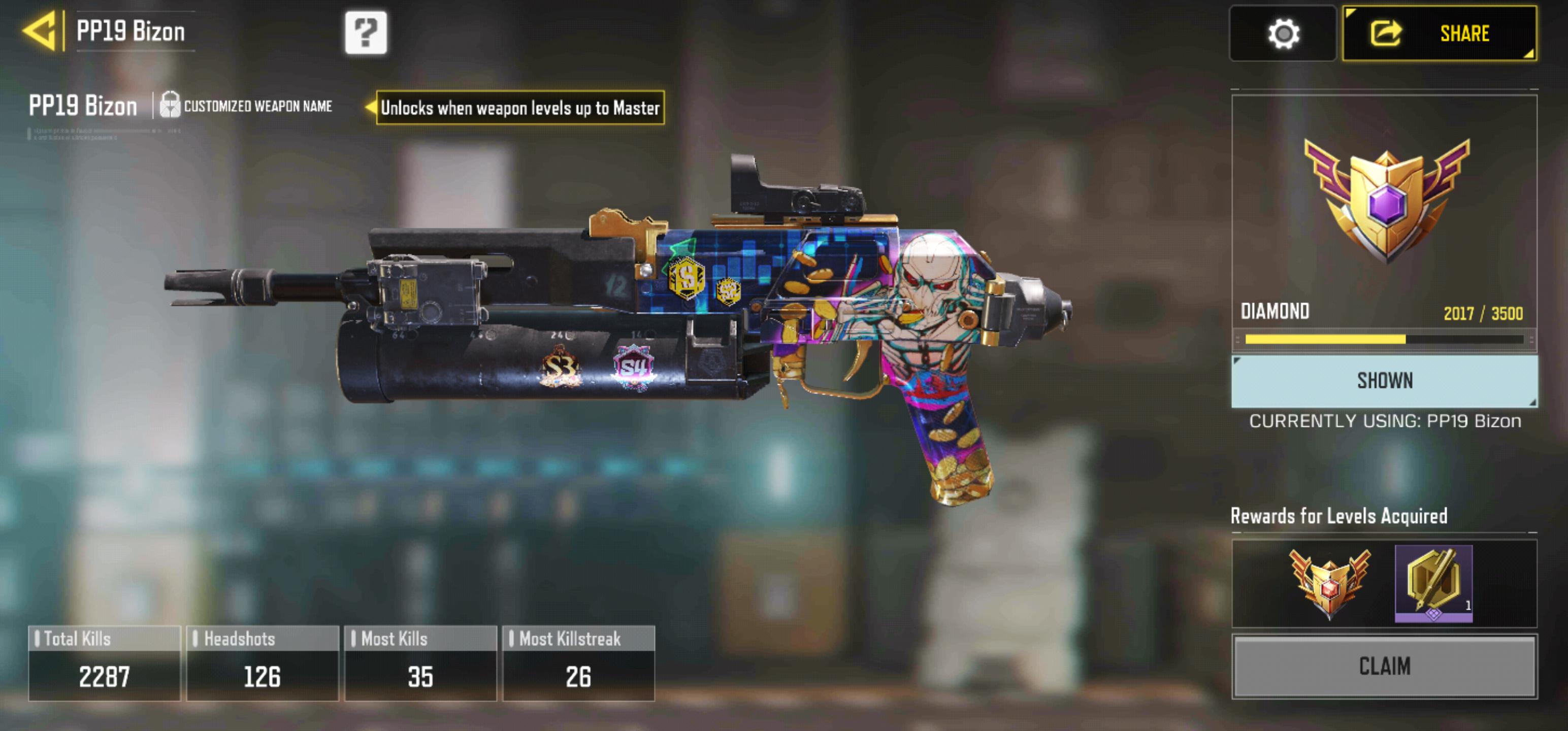This screenshot has height=731, width=1568.
Task: Open the settings gear icon
Action: click(1282, 35)
